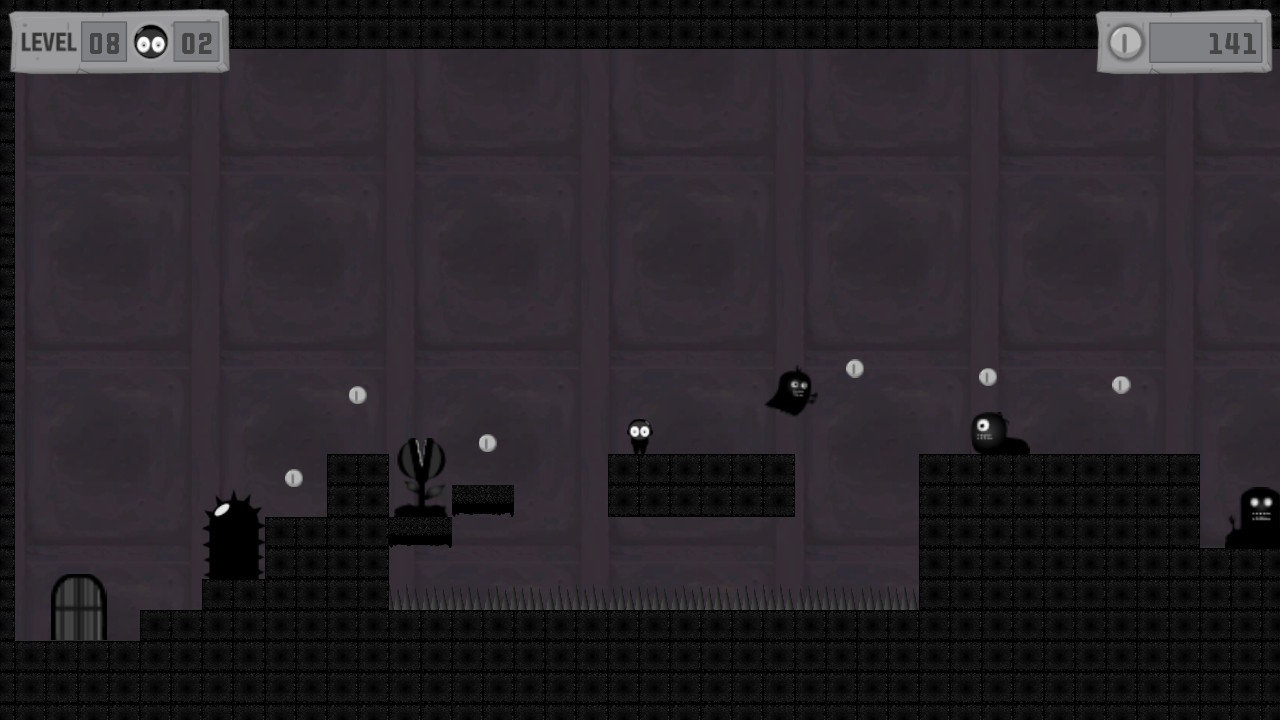Click the LEVEL 08 number display
This screenshot has height=720, width=1280.
(x=103, y=42)
